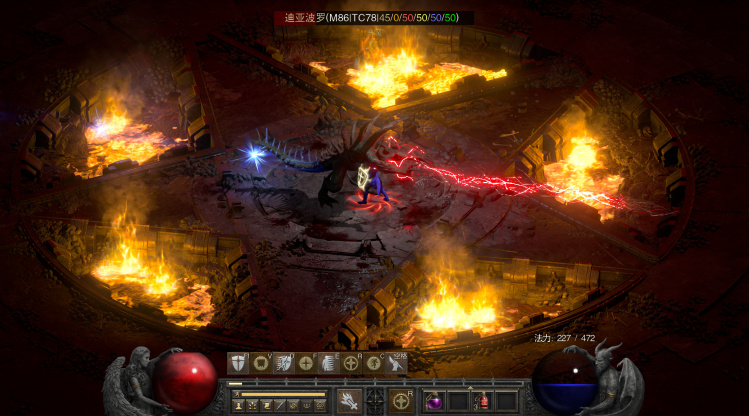Select the shield-with-cross skill on the hotbar

tap(238, 363)
